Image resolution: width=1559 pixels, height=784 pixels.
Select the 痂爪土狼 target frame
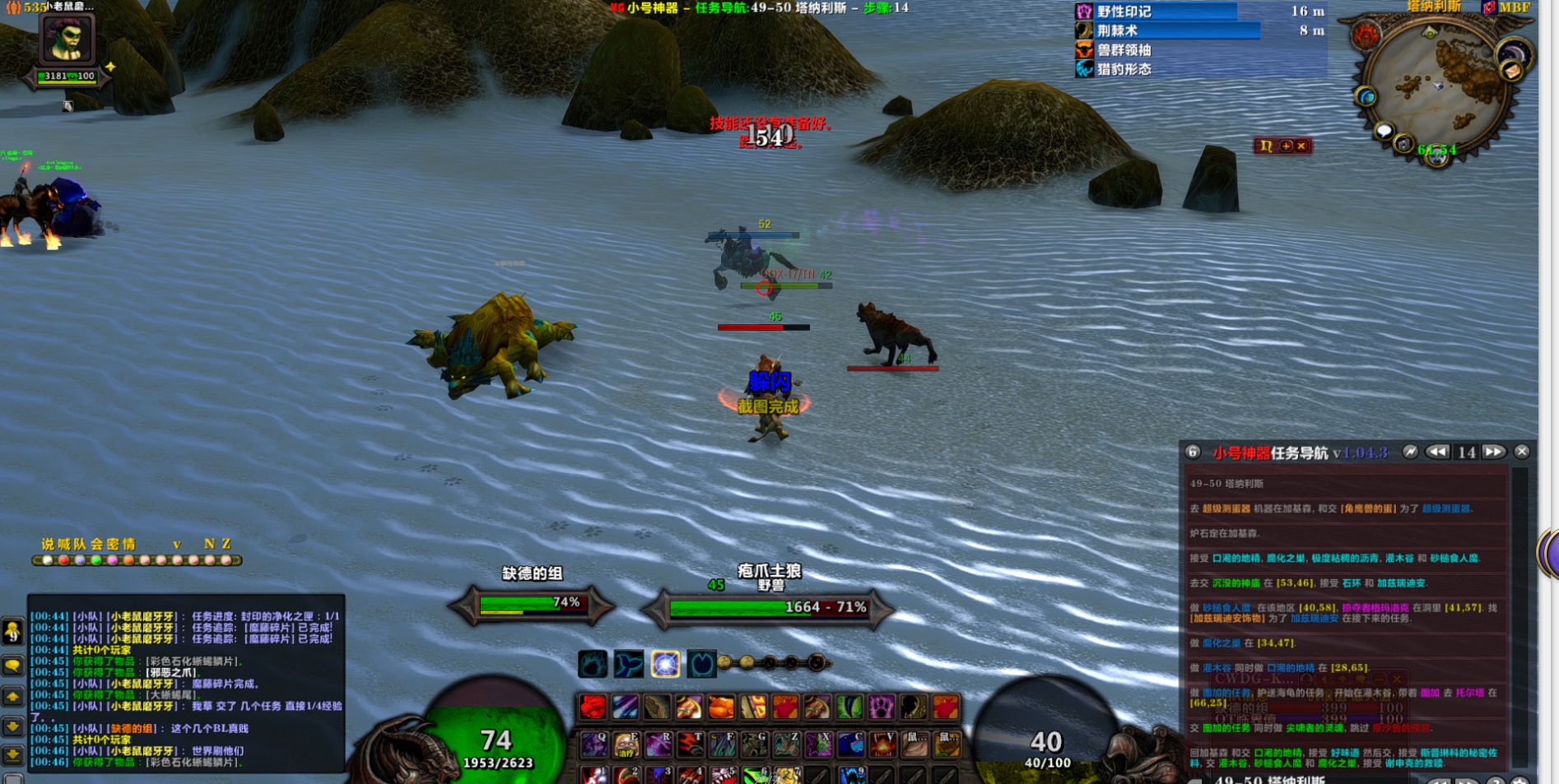[x=768, y=607]
